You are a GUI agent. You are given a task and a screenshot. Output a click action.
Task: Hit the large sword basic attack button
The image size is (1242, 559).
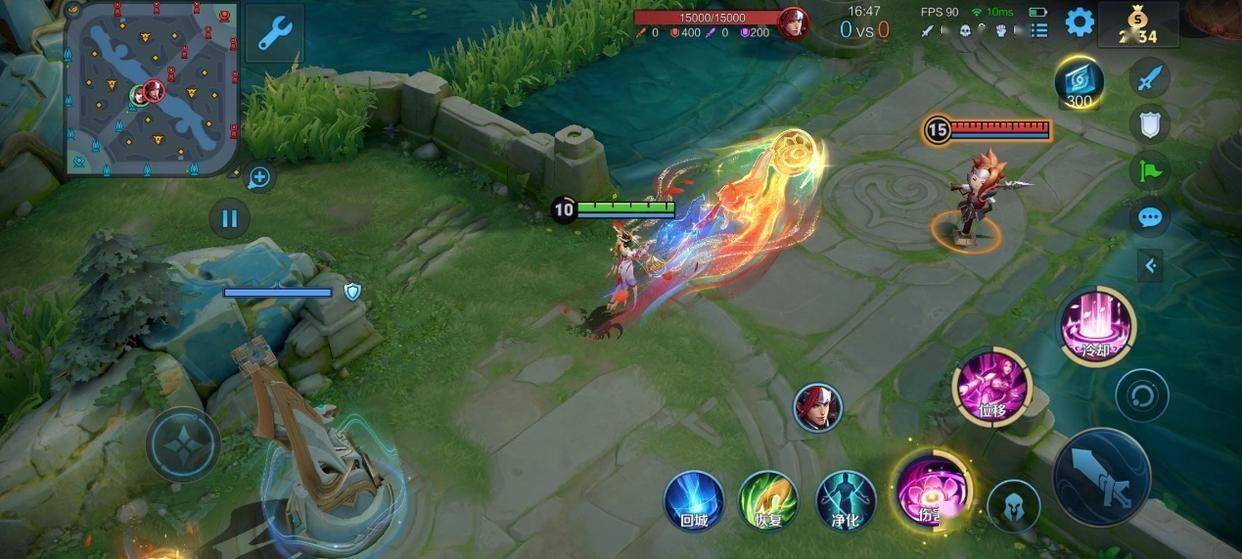click(1102, 478)
